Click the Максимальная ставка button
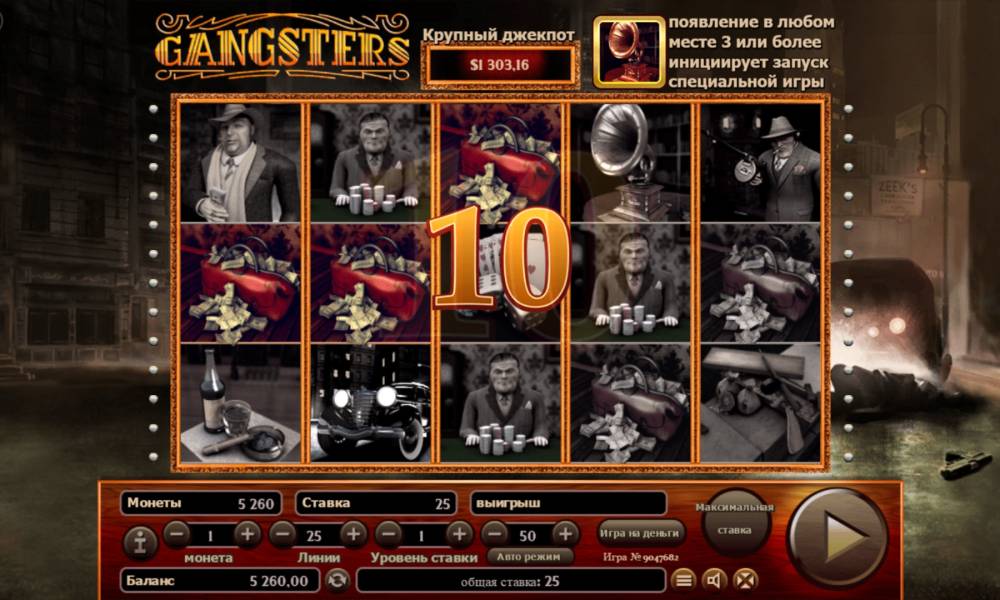 pos(735,518)
